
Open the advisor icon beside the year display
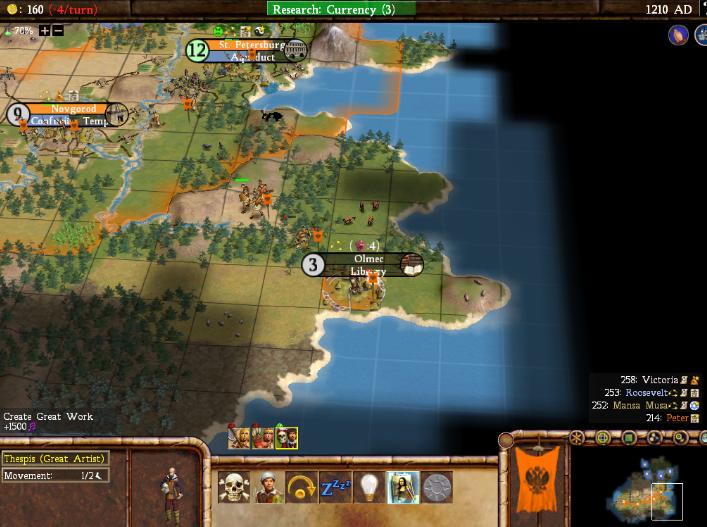pyautogui.click(x=678, y=35)
